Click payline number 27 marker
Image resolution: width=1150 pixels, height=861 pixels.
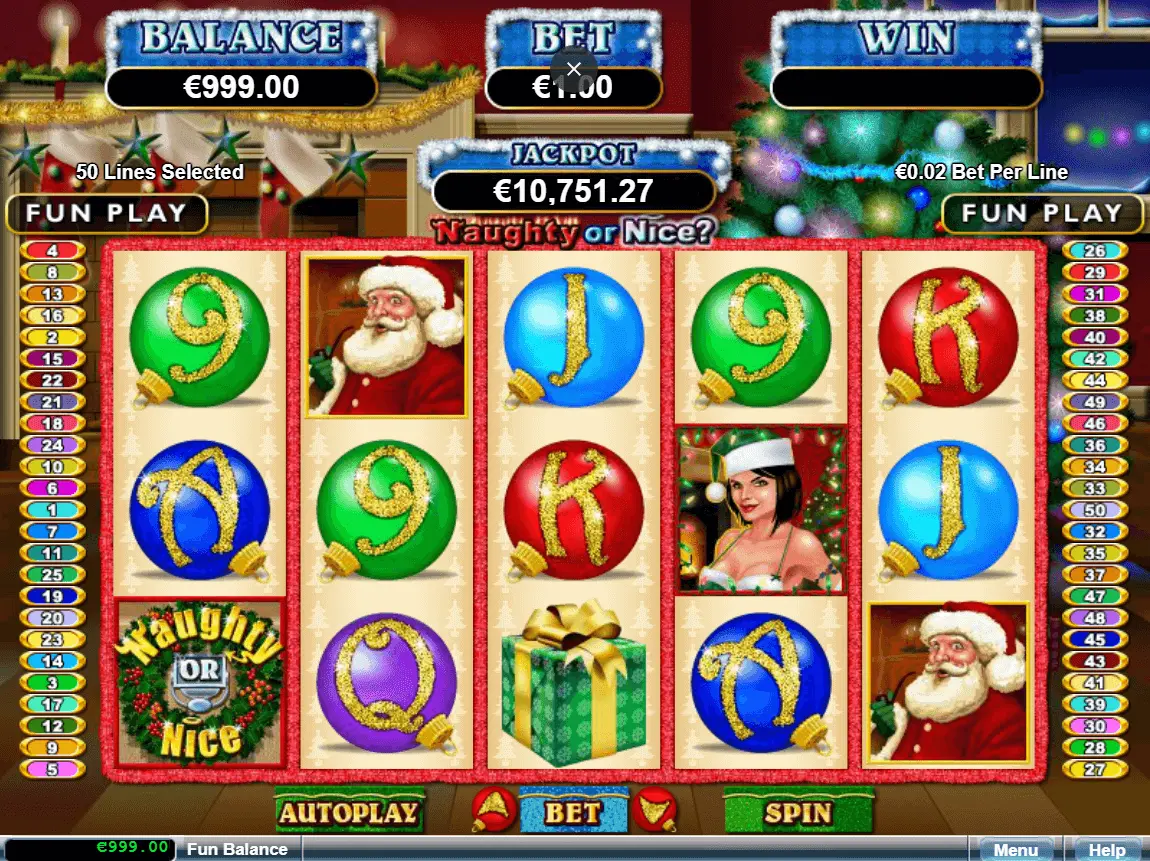coord(1095,769)
